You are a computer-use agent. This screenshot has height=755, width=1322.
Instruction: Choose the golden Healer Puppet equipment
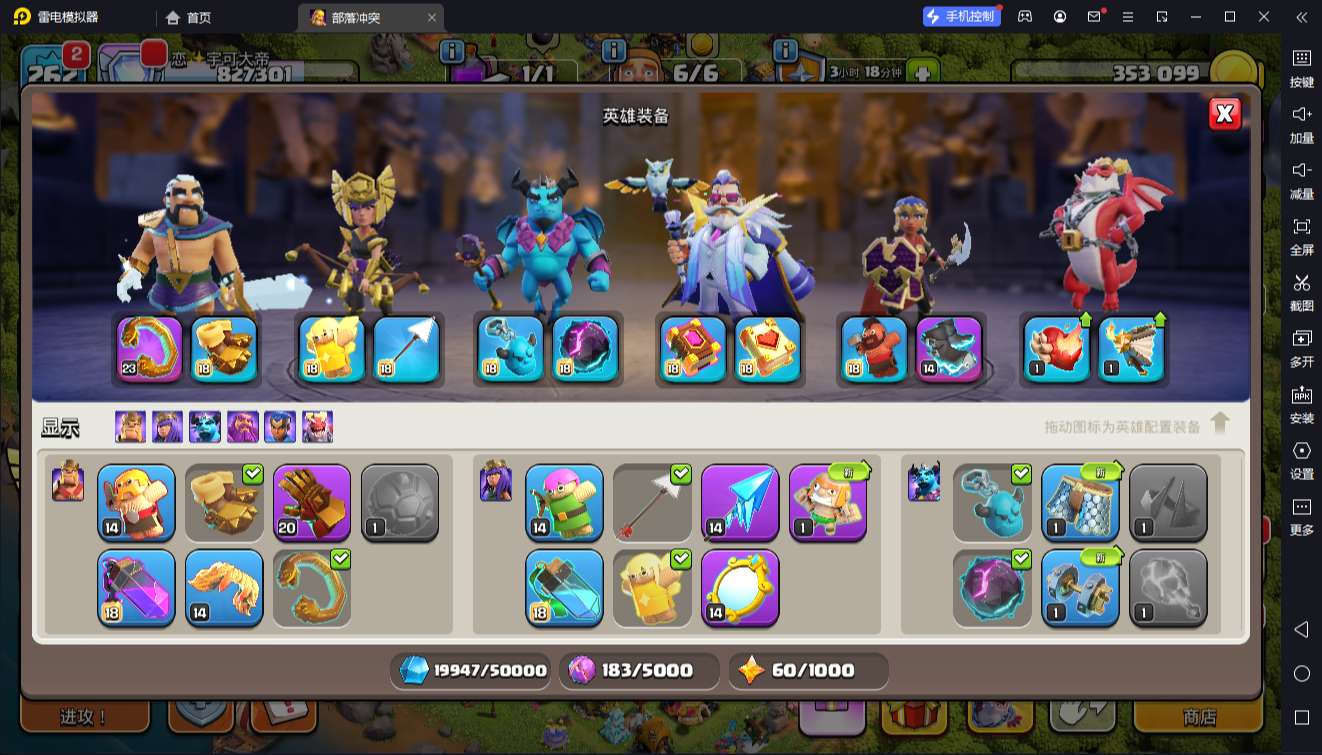point(652,587)
